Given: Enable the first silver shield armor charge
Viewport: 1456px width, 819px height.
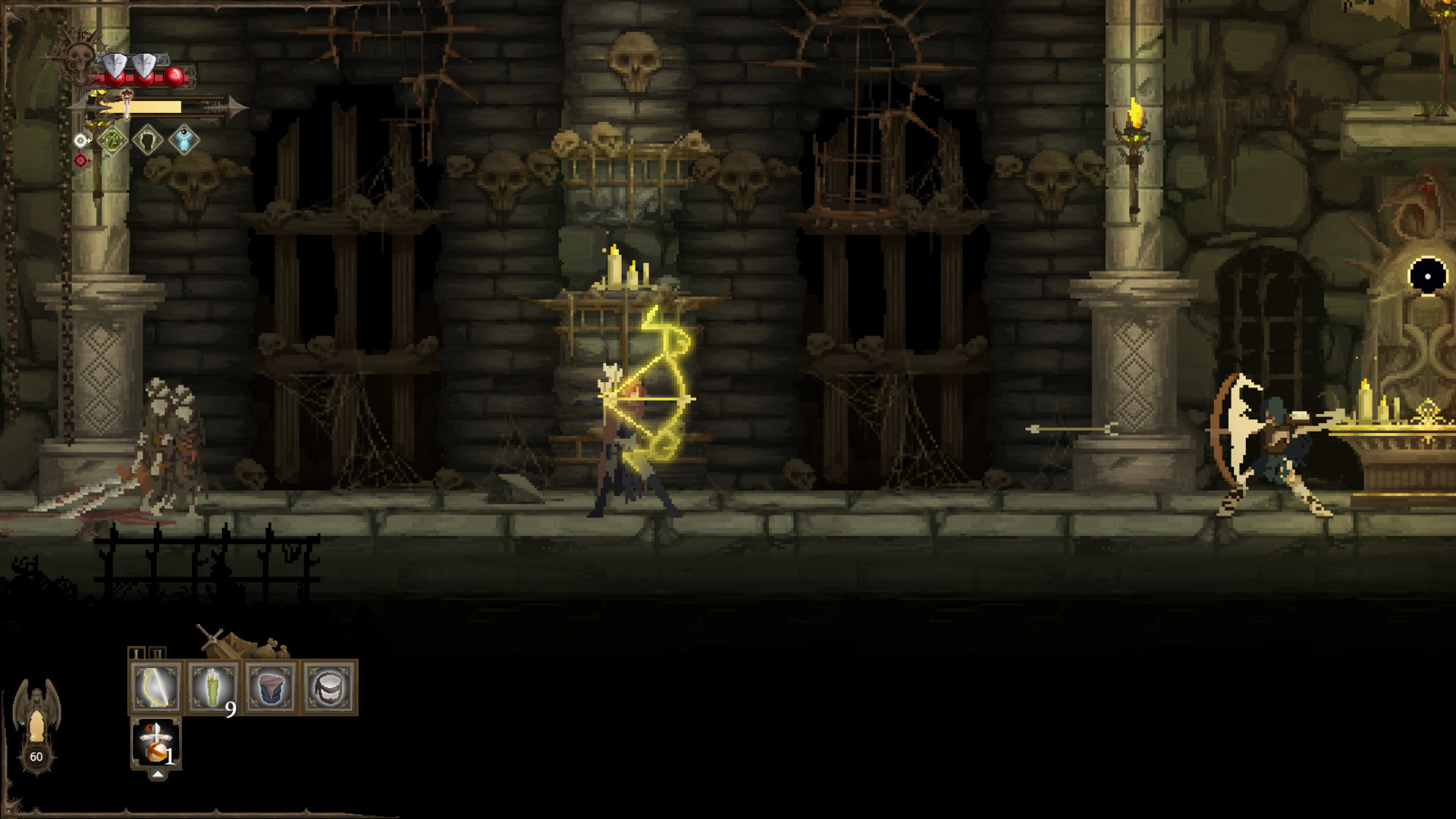Looking at the screenshot, I should point(115,64).
